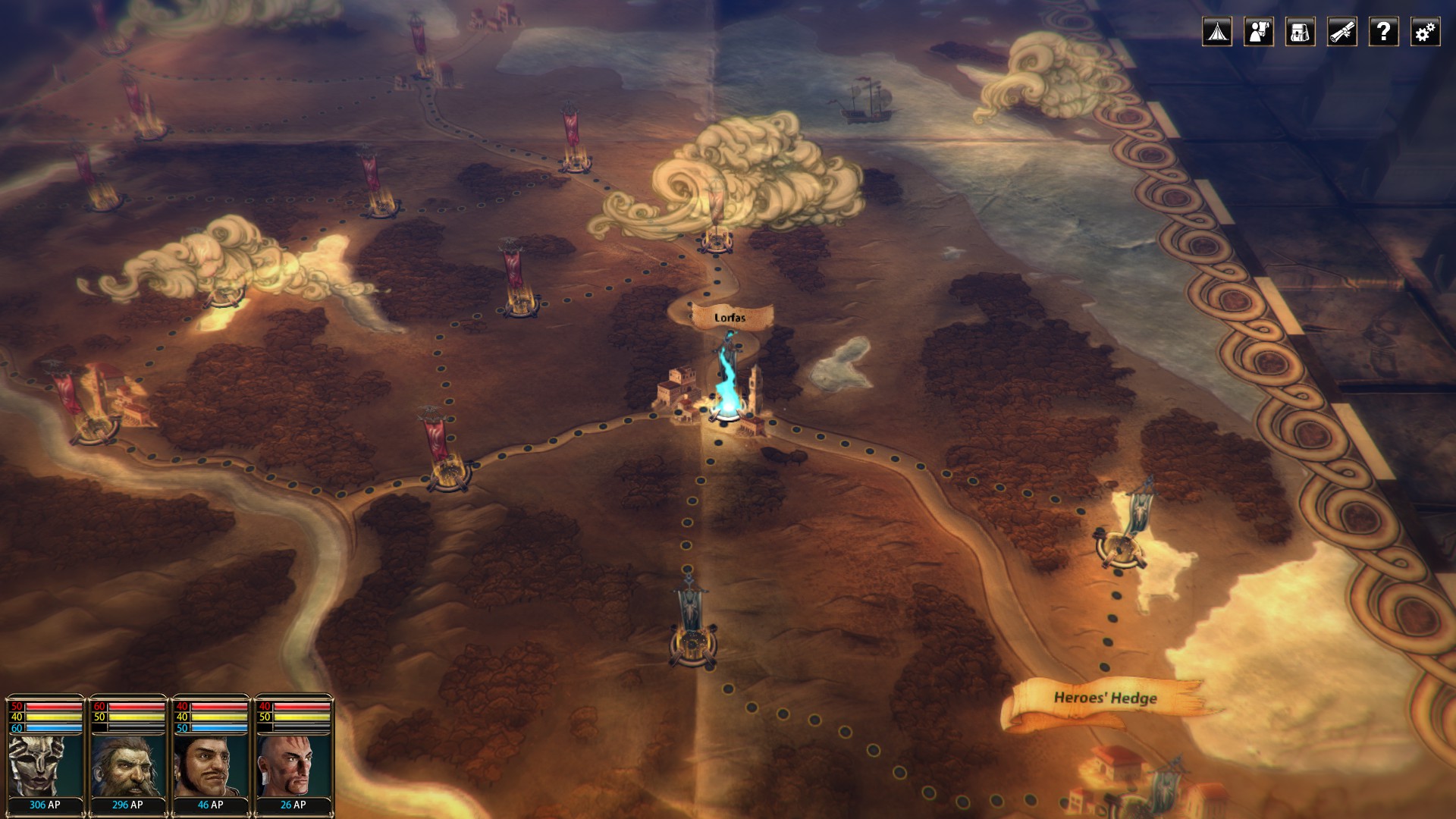
Task: Select the masked hero portrait
Action: (x=45, y=764)
